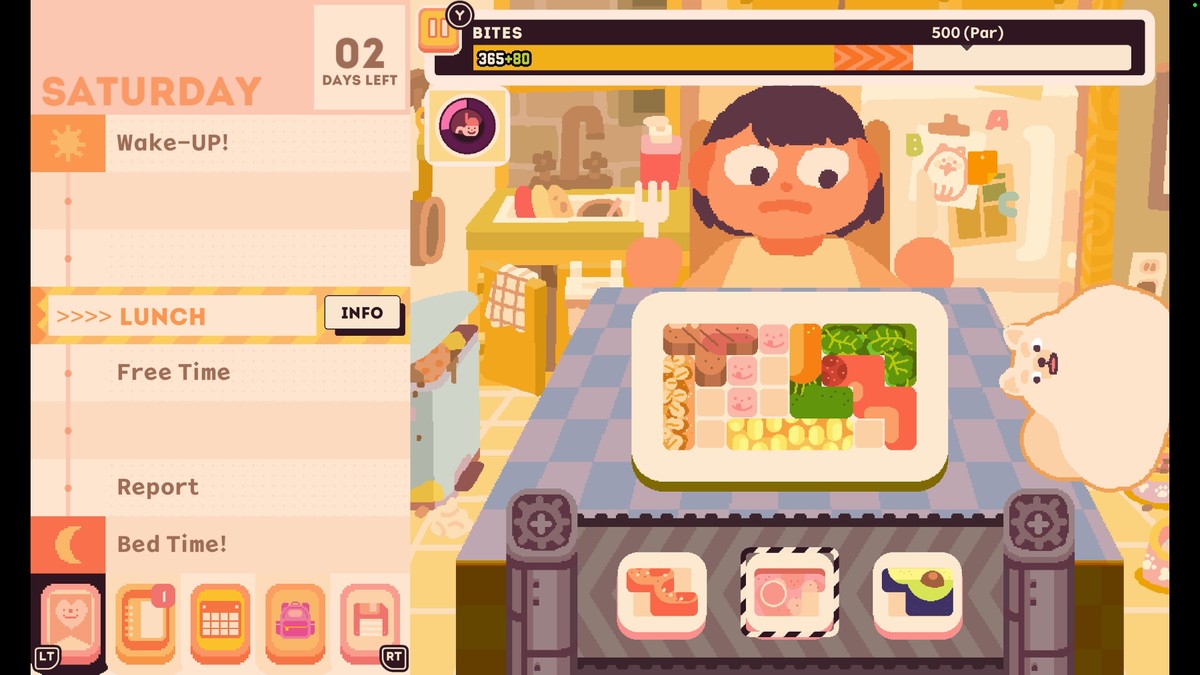
Task: Click the round character portrait icon
Action: click(467, 126)
